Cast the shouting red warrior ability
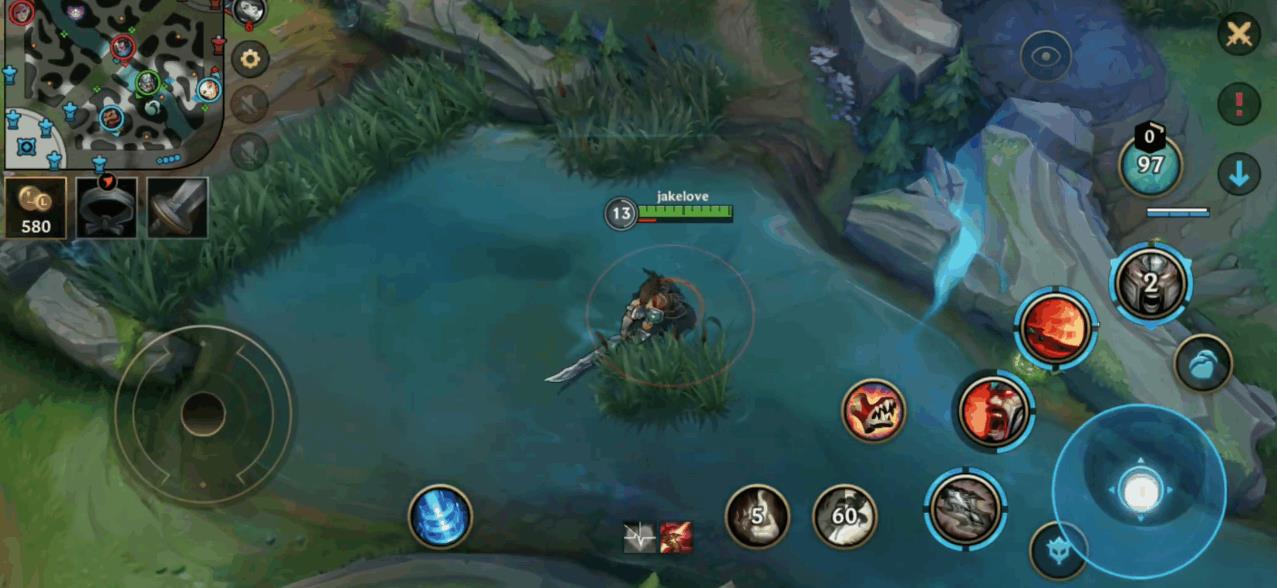 (994, 411)
